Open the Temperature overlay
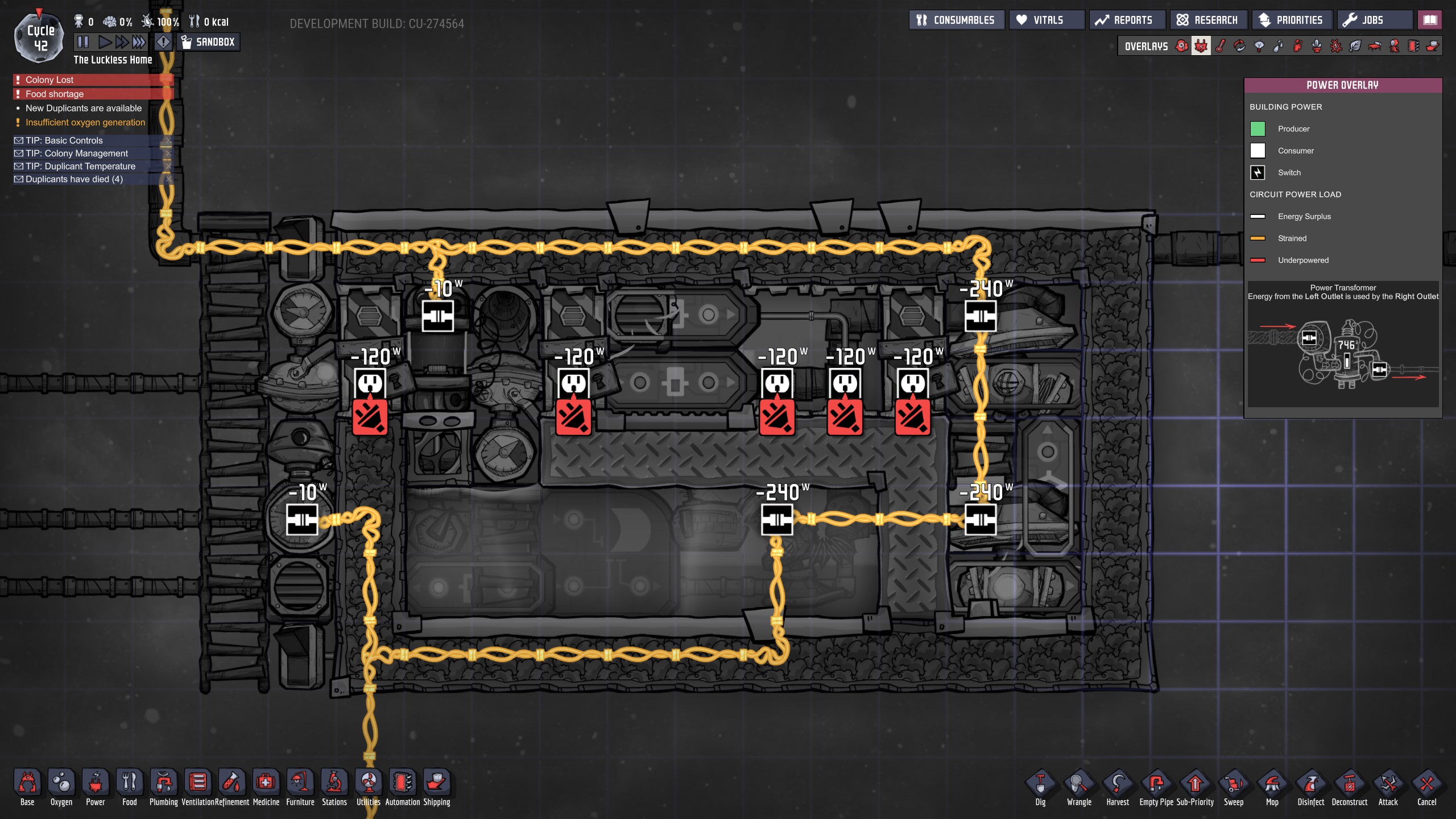Screen dimensions: 1456x819 tap(1219, 45)
